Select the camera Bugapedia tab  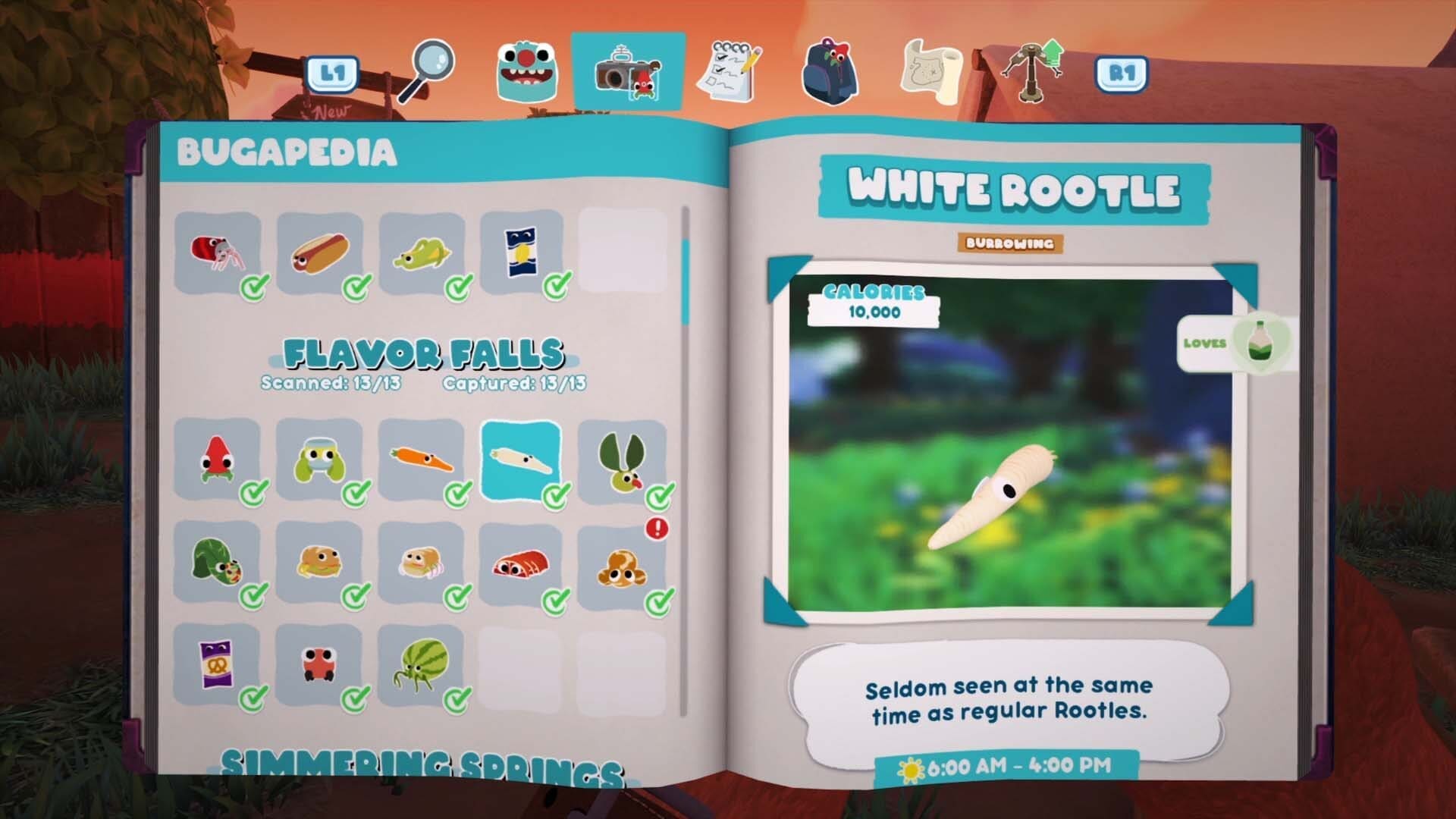tap(628, 72)
